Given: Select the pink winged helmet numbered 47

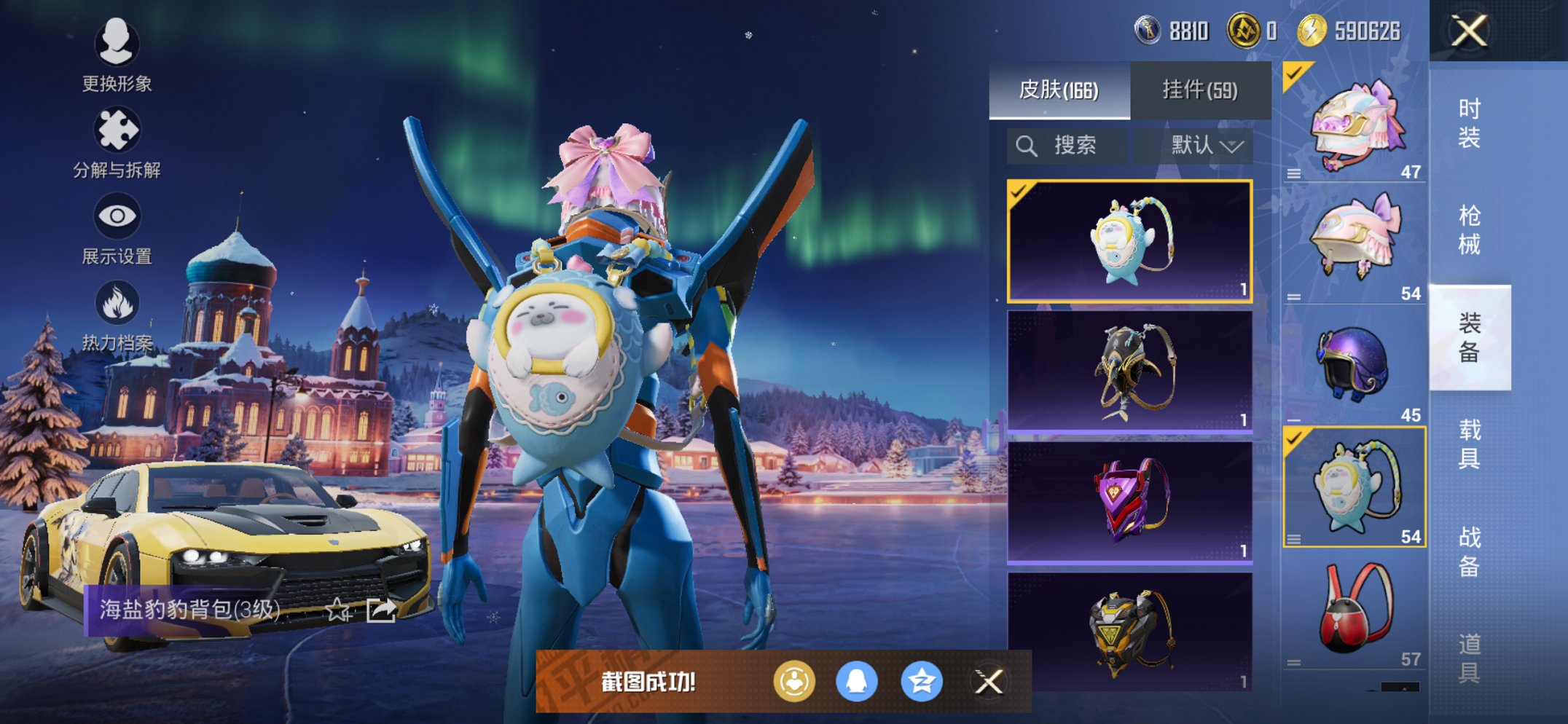Looking at the screenshot, I should pos(1355,125).
